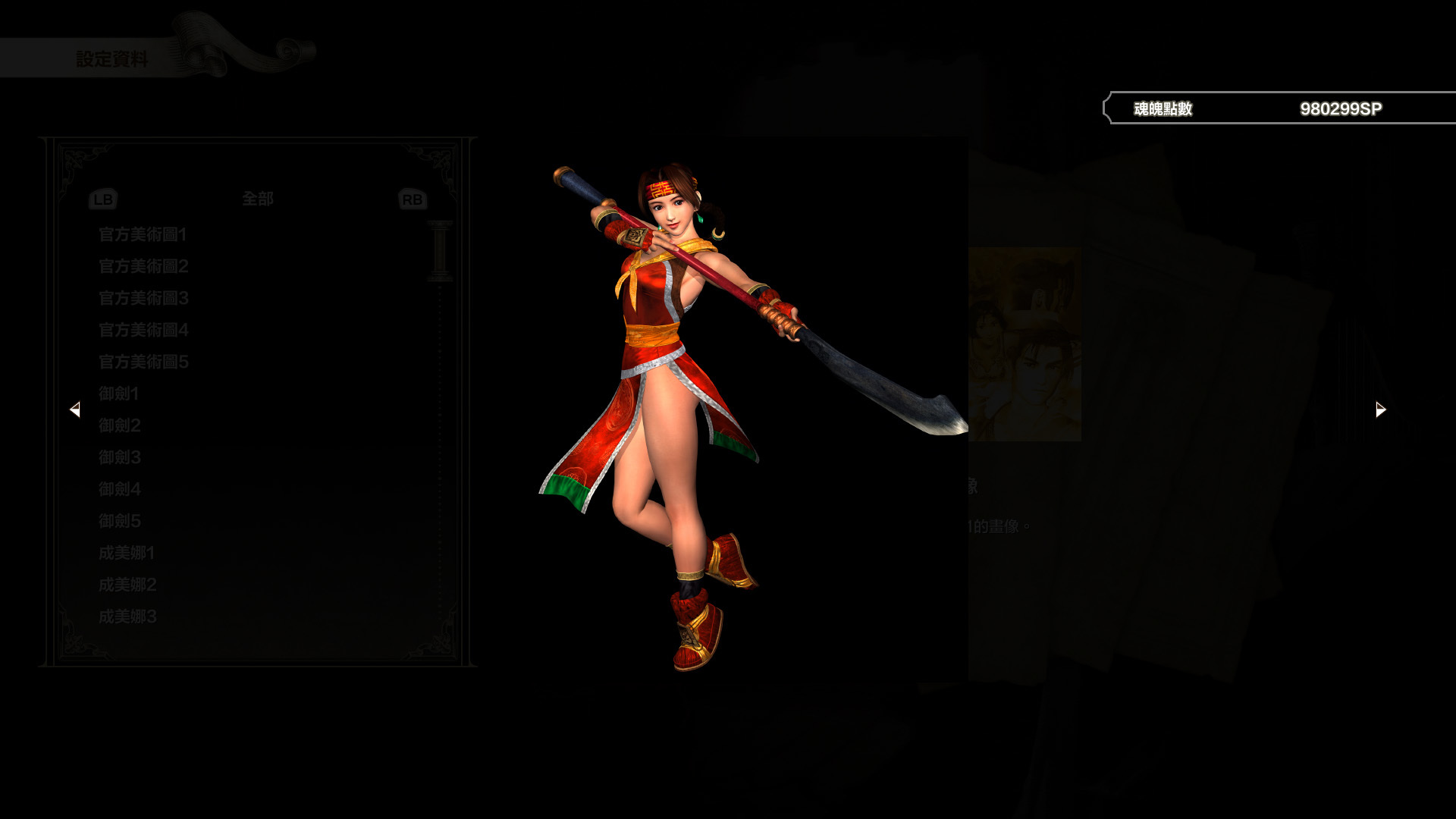Image resolution: width=1456 pixels, height=819 pixels.
Task: Select 成美娜1 gallery entry
Action: pos(126,553)
